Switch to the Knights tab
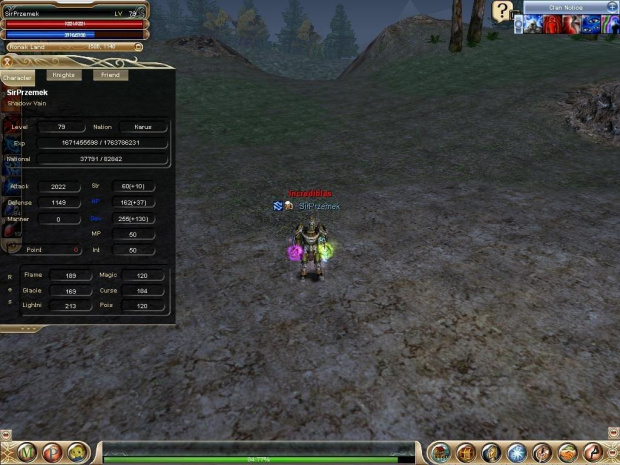This screenshot has width=620, height=465. tap(65, 75)
